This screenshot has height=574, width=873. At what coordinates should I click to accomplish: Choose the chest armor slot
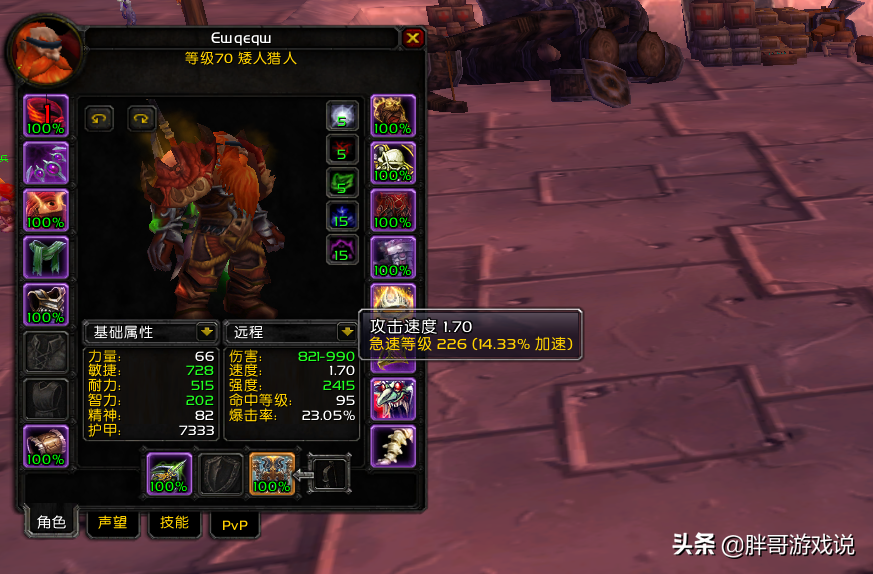click(x=46, y=304)
